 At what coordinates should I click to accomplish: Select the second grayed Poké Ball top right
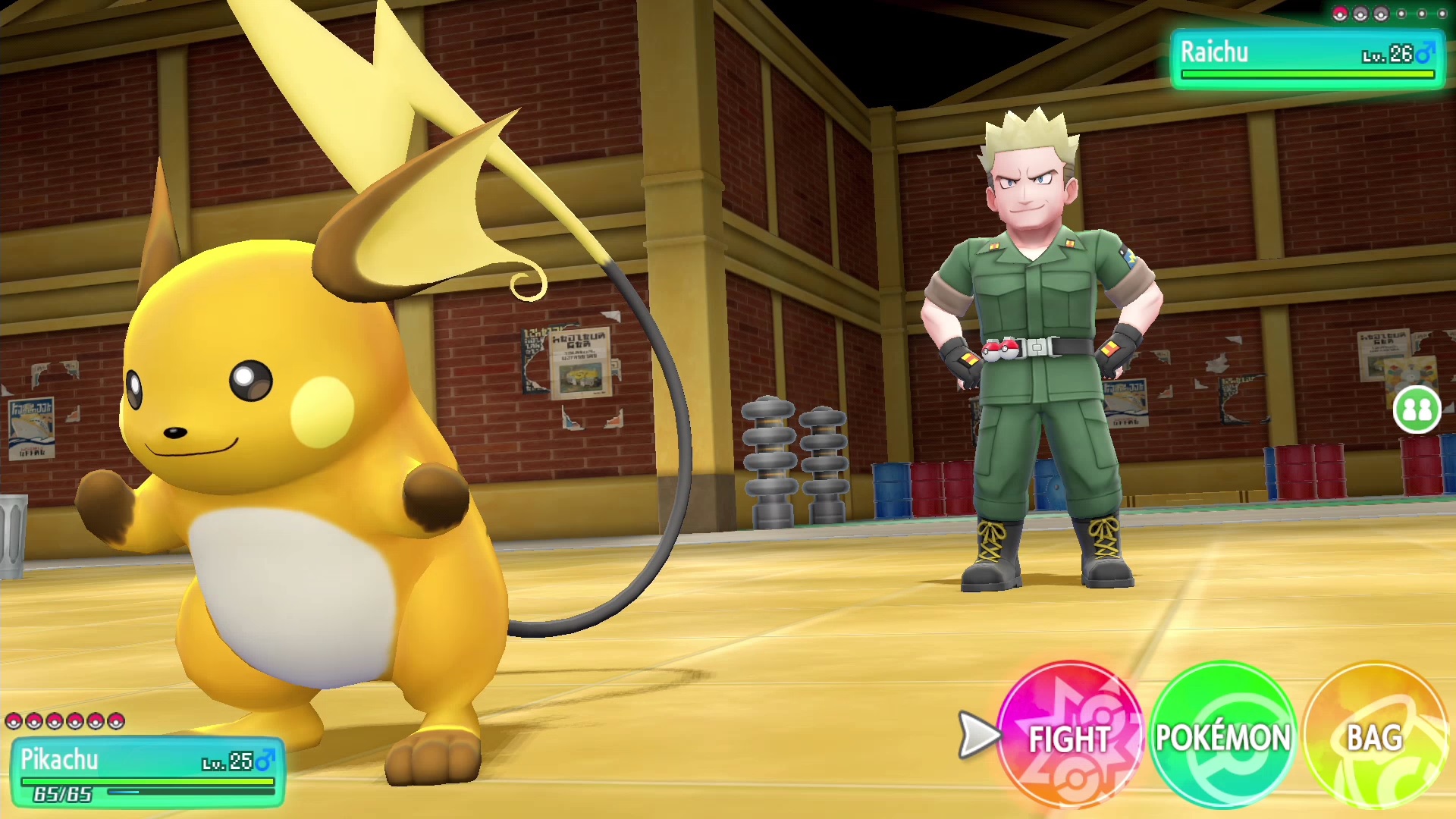(1360, 14)
